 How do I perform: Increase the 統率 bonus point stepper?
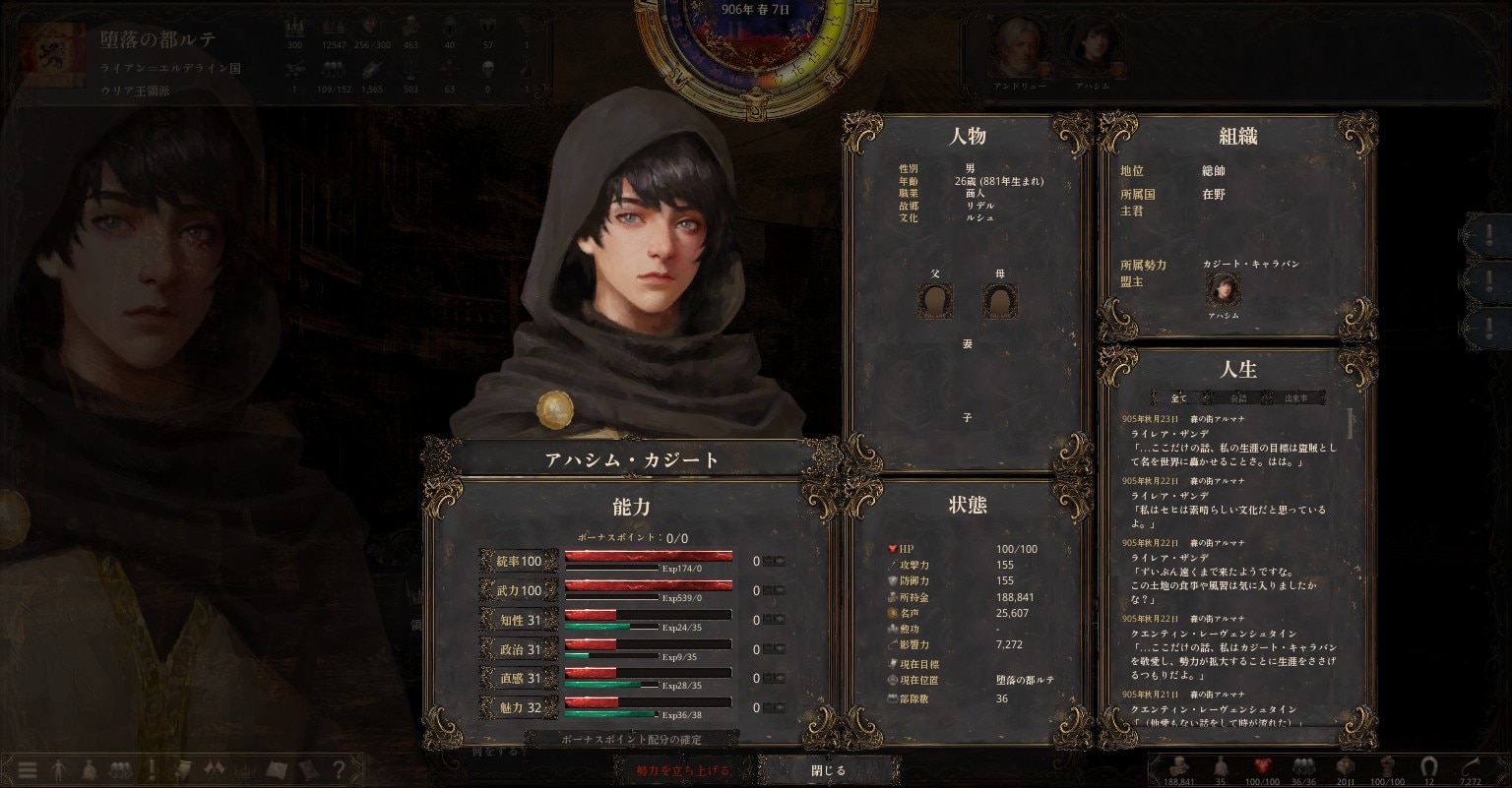(x=779, y=562)
